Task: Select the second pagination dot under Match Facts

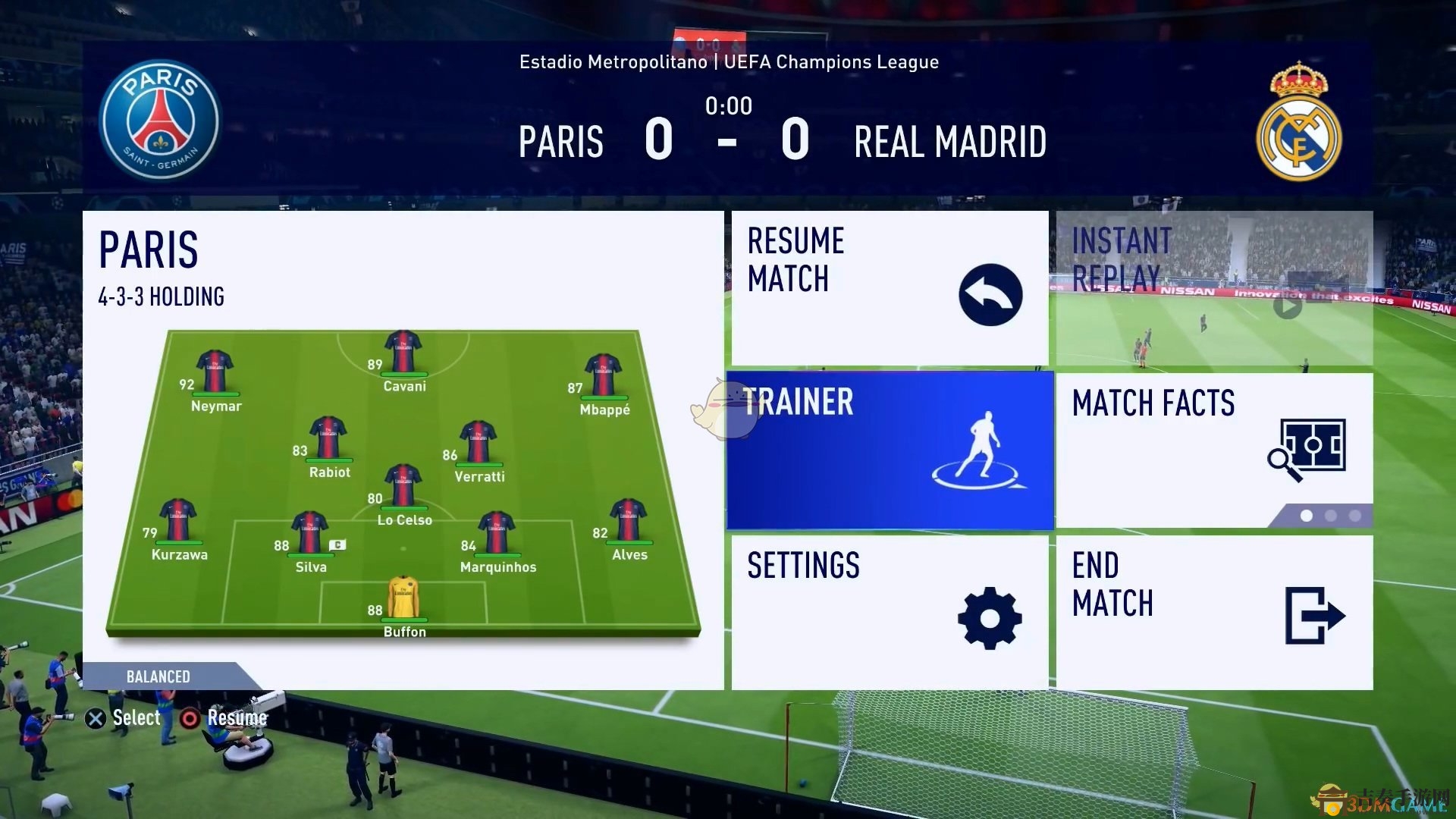Action: tap(1331, 515)
